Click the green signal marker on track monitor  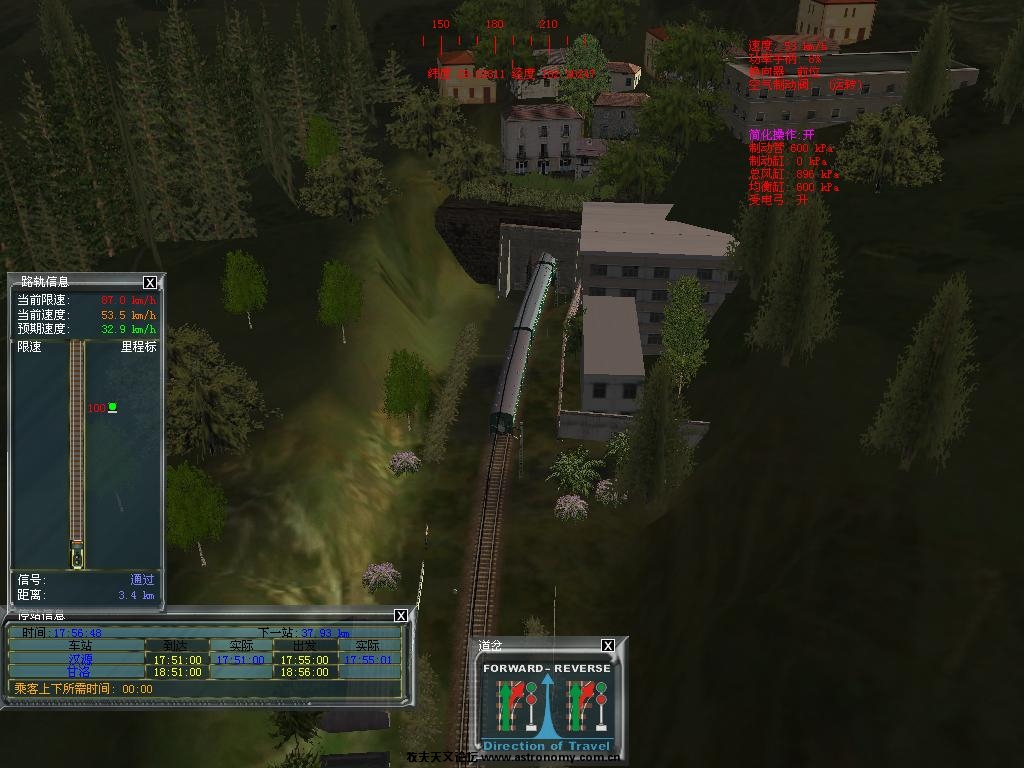click(112, 407)
